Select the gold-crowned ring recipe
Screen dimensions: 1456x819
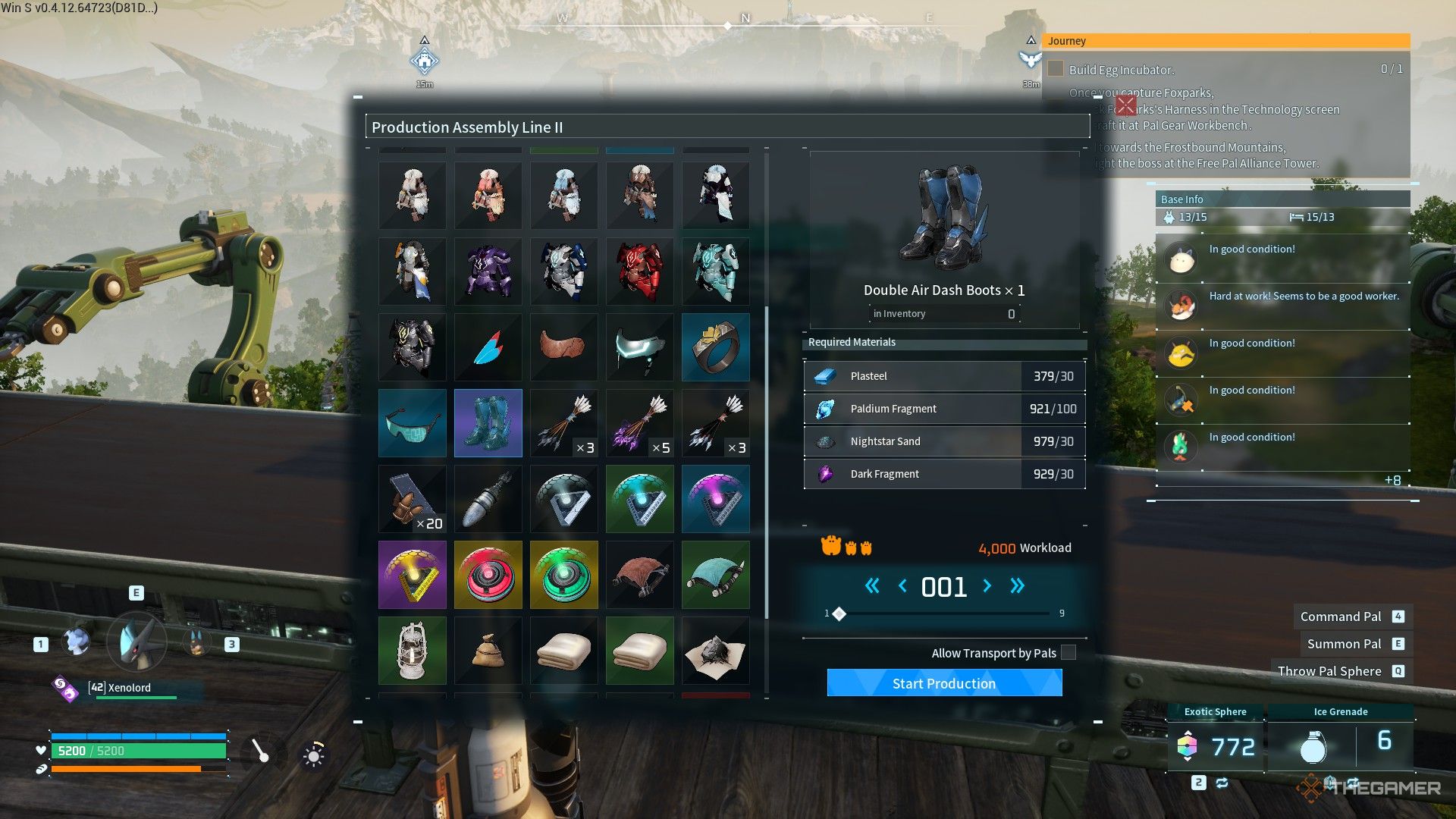[x=715, y=347]
